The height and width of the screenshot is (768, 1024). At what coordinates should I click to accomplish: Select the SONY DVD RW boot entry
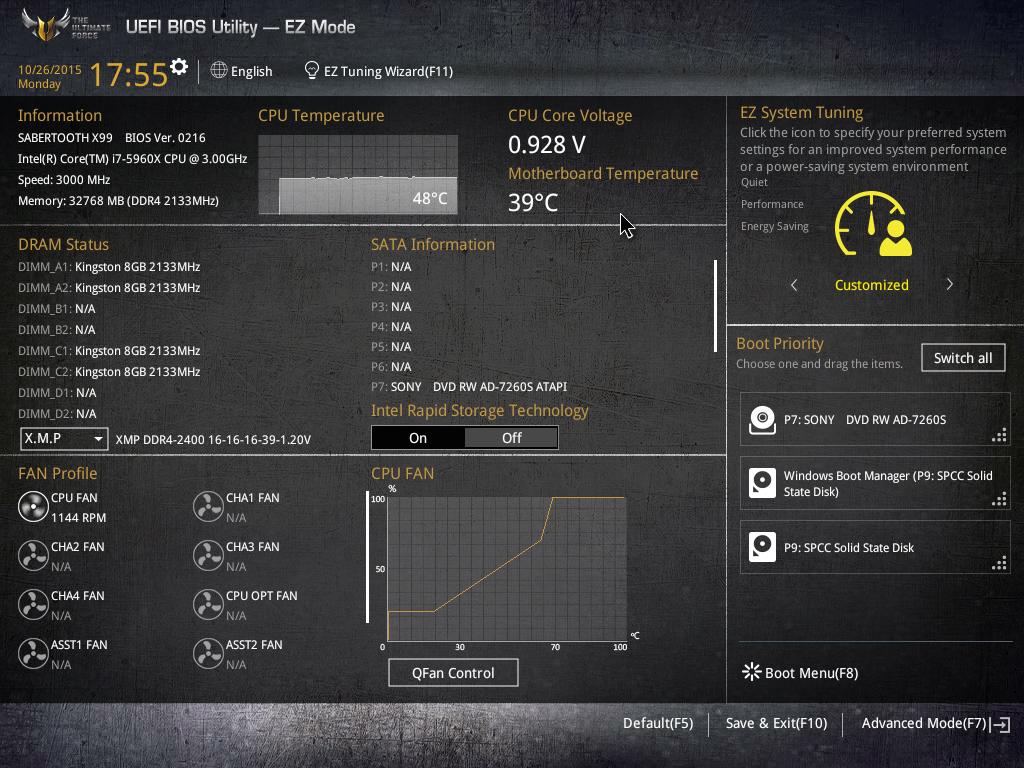pos(874,420)
